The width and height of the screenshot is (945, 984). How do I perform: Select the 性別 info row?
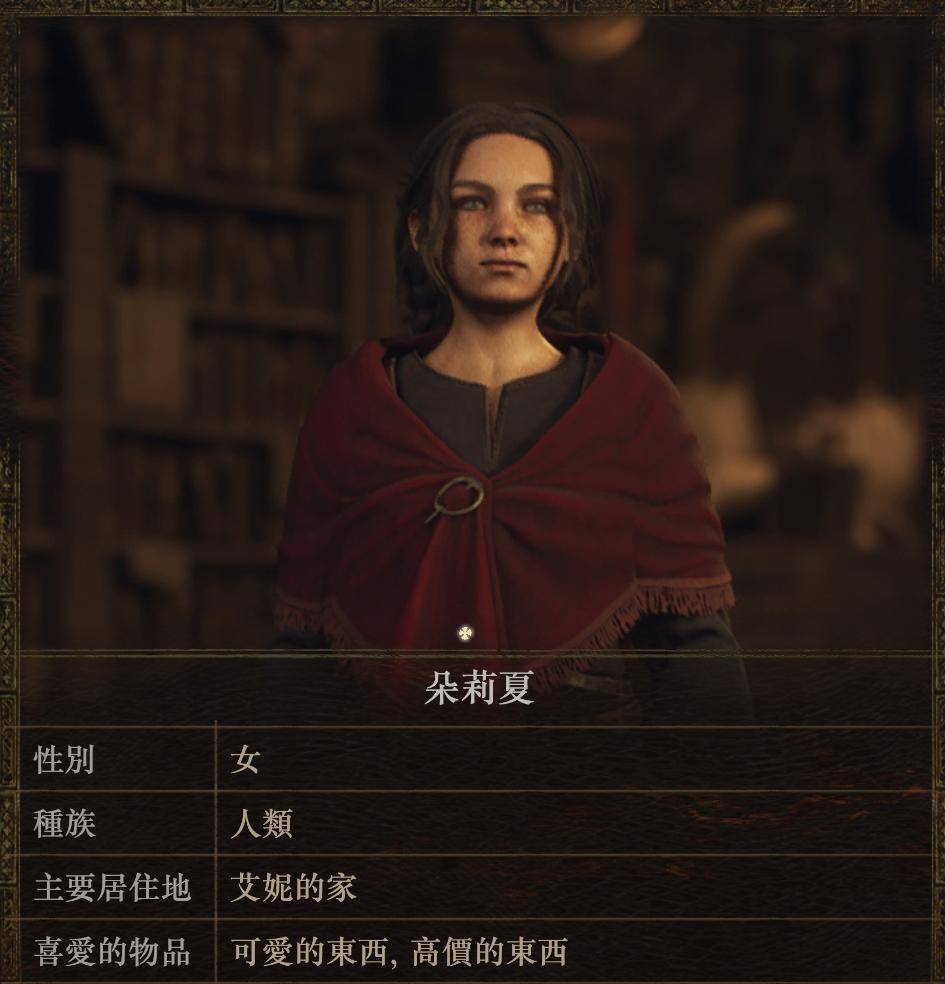click(472, 760)
